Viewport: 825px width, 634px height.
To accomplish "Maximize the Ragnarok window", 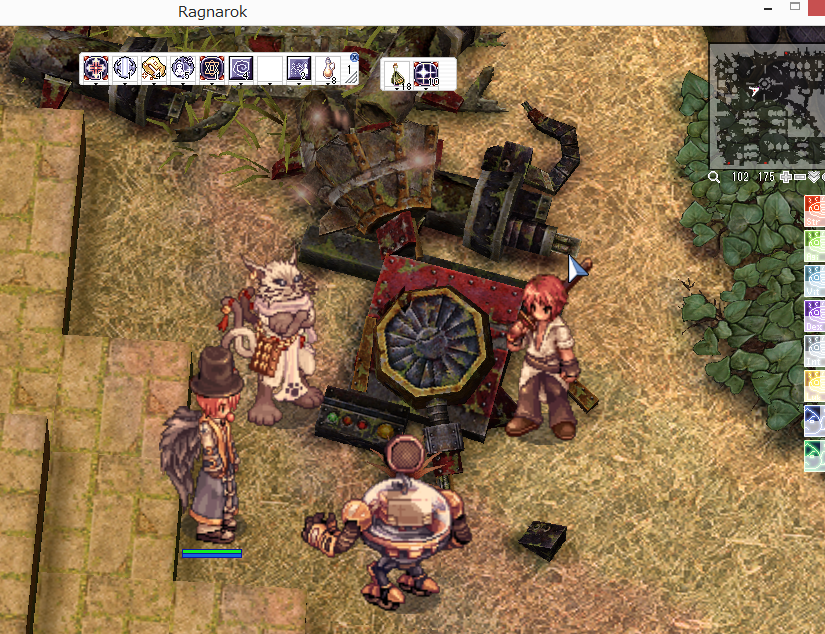I will [x=796, y=10].
